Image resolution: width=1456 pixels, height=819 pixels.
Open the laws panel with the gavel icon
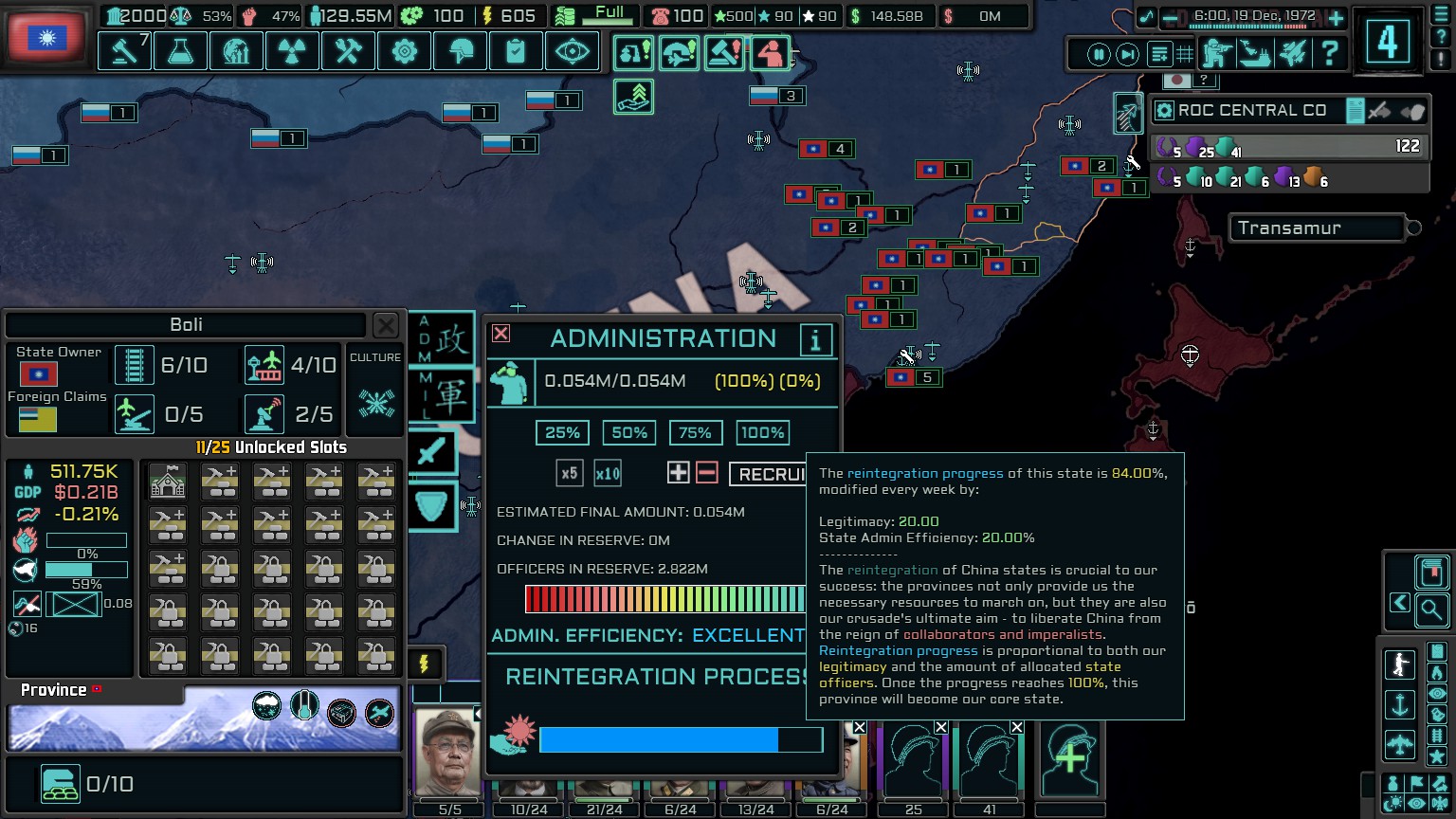123,51
